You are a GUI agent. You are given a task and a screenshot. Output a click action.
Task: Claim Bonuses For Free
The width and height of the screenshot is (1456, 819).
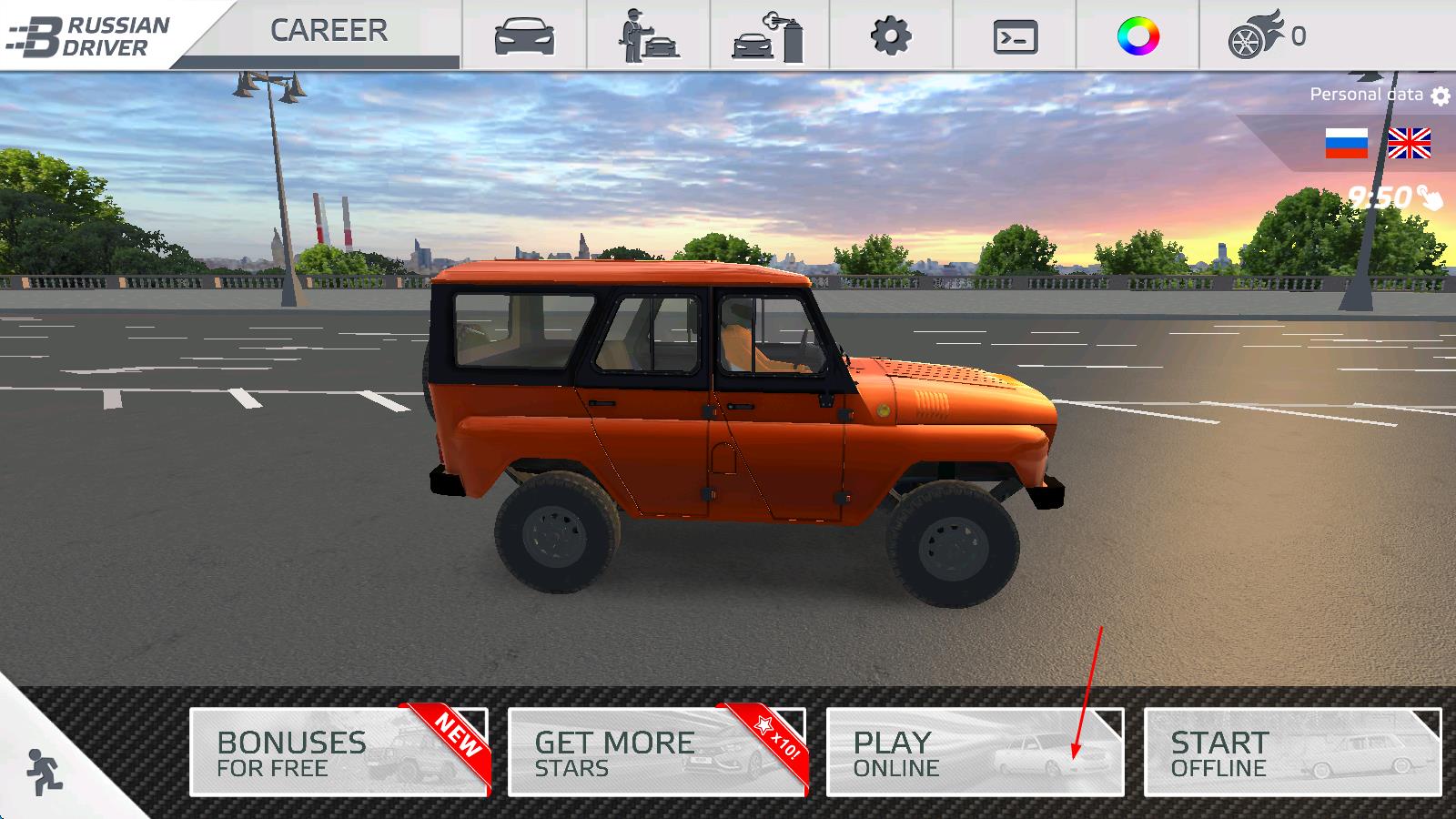pyautogui.click(x=339, y=753)
